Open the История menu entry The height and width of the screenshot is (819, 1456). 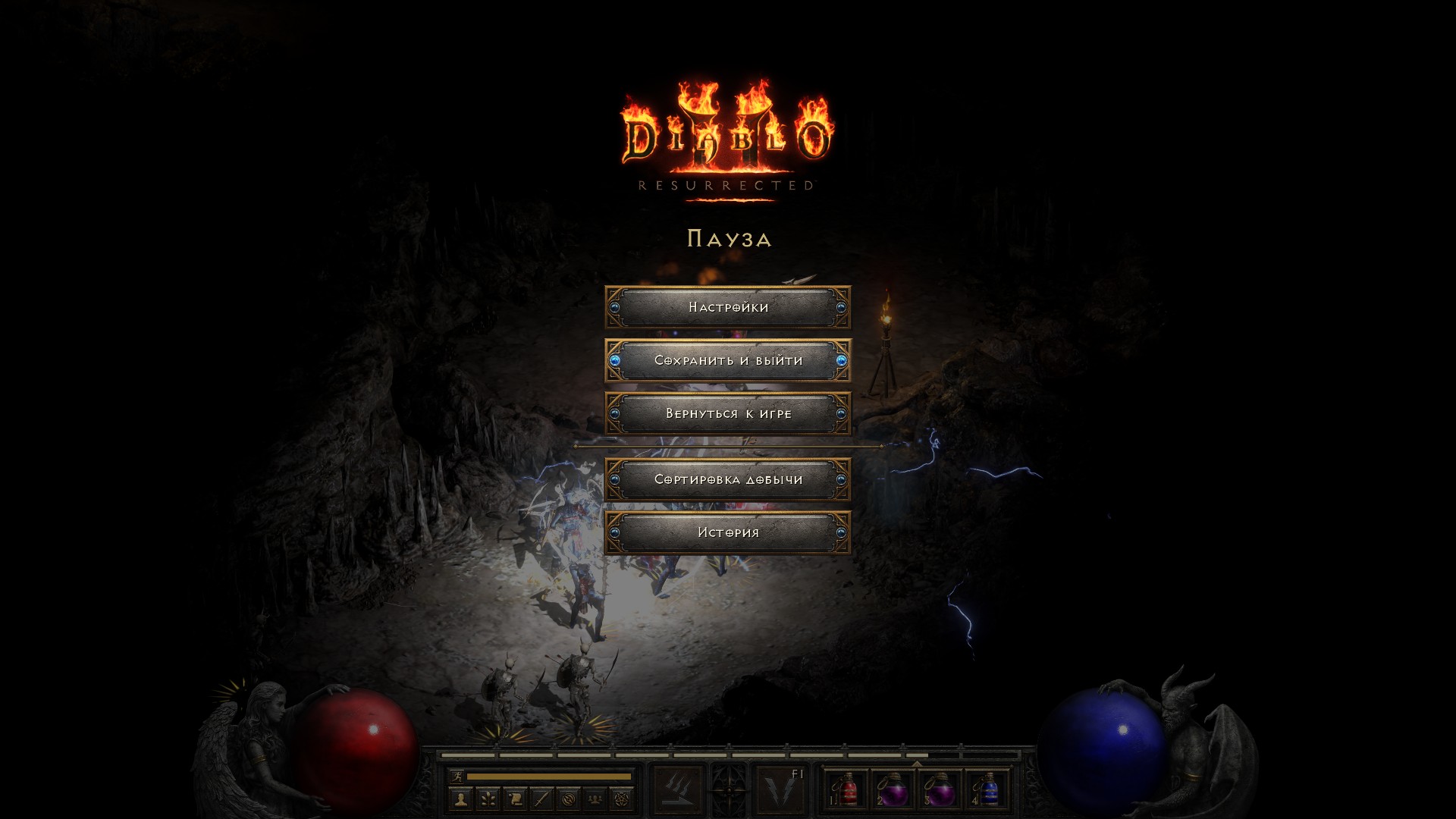(728, 532)
